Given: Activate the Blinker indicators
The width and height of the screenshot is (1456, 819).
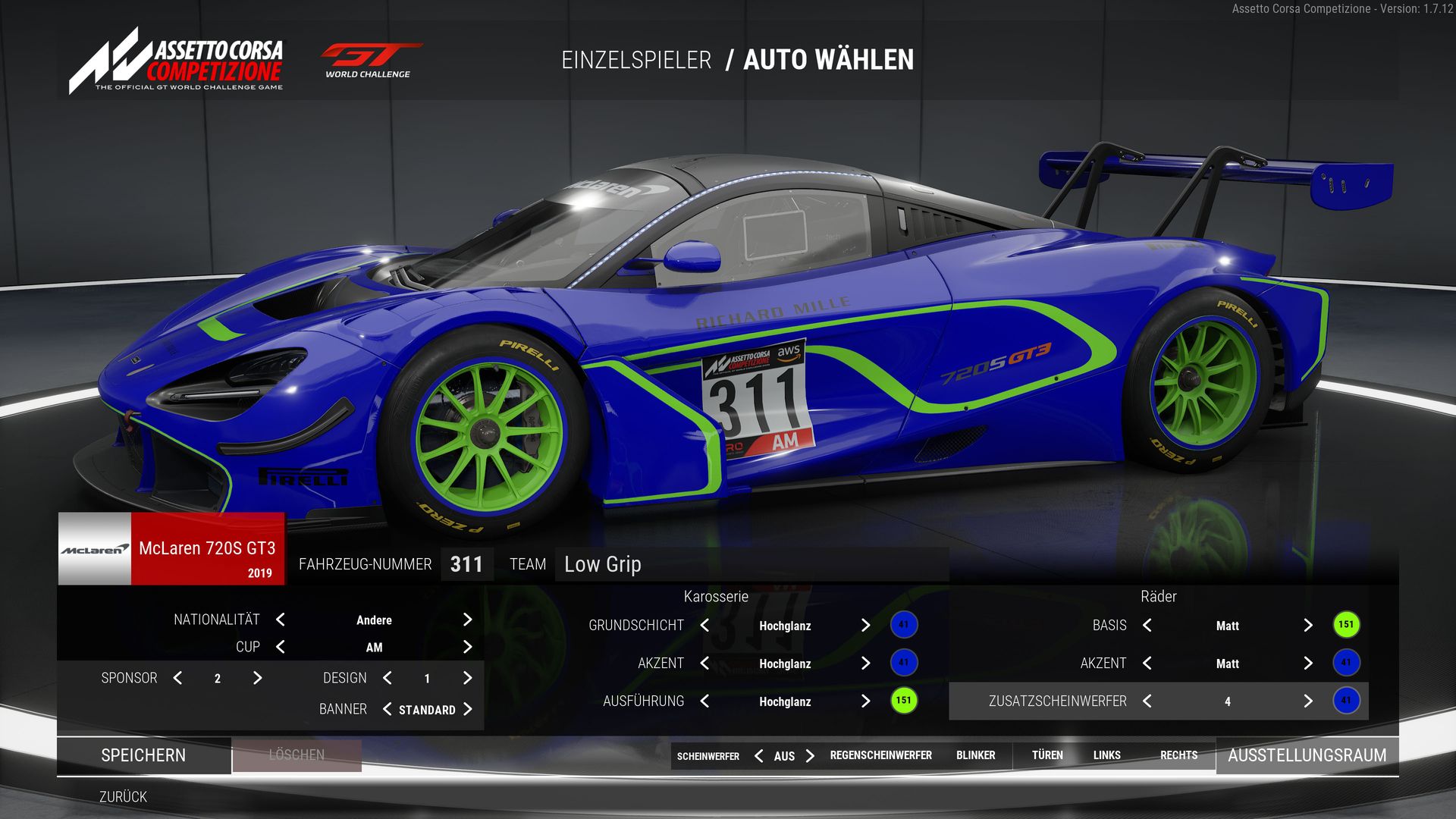Looking at the screenshot, I should pos(975,755).
